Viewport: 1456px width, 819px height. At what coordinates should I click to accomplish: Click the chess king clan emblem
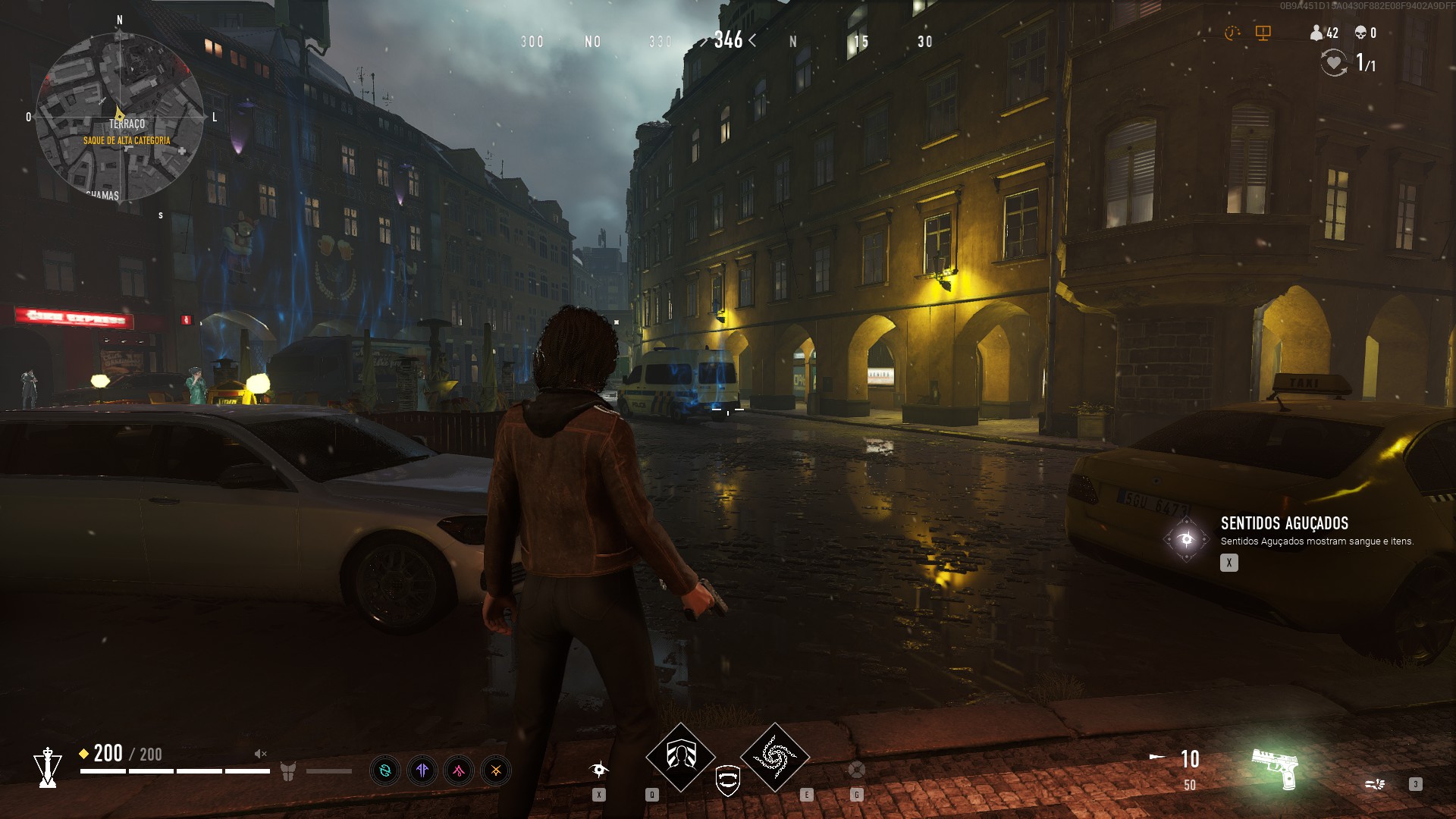(x=48, y=767)
